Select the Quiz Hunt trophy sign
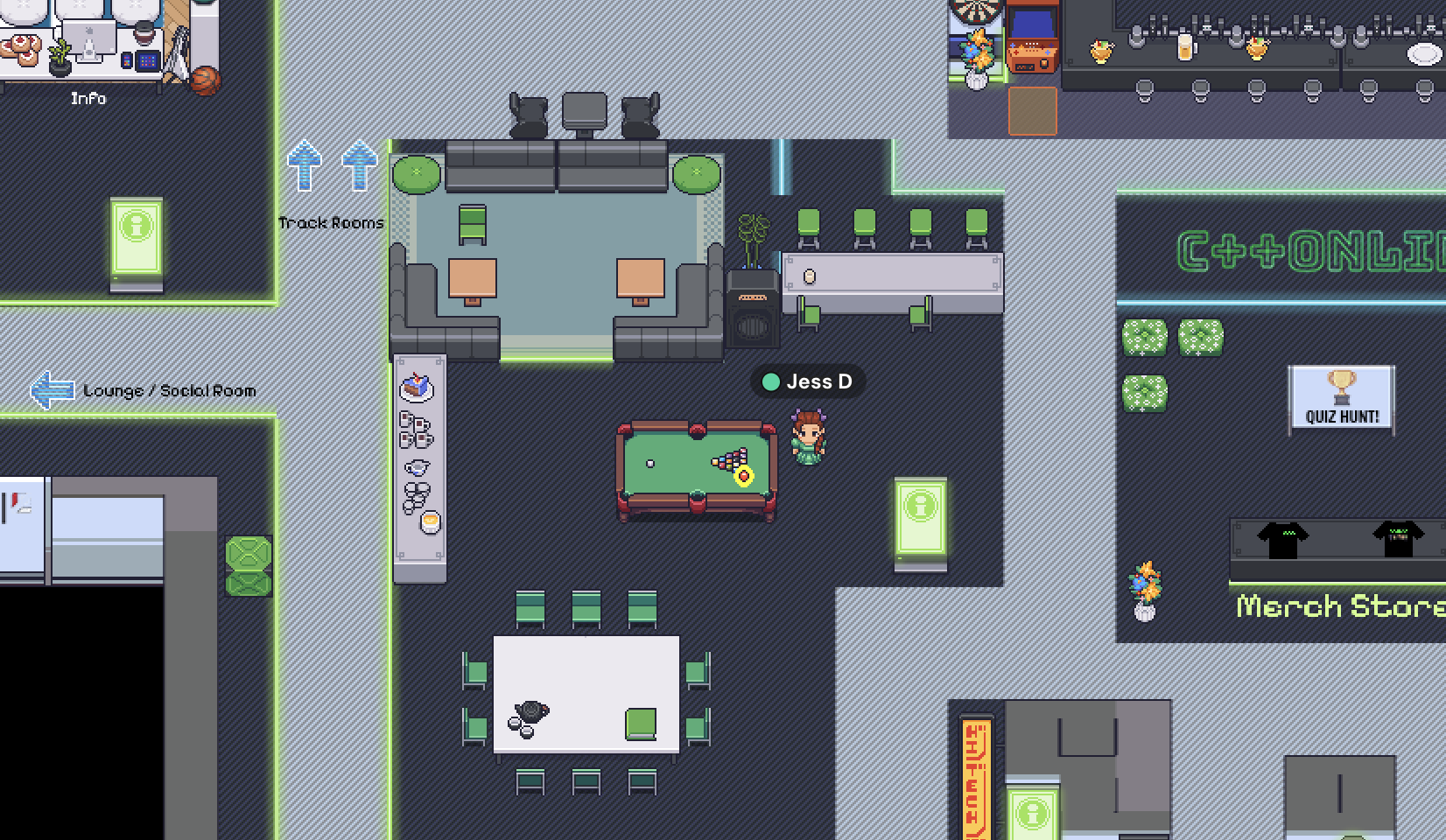 click(x=1344, y=398)
